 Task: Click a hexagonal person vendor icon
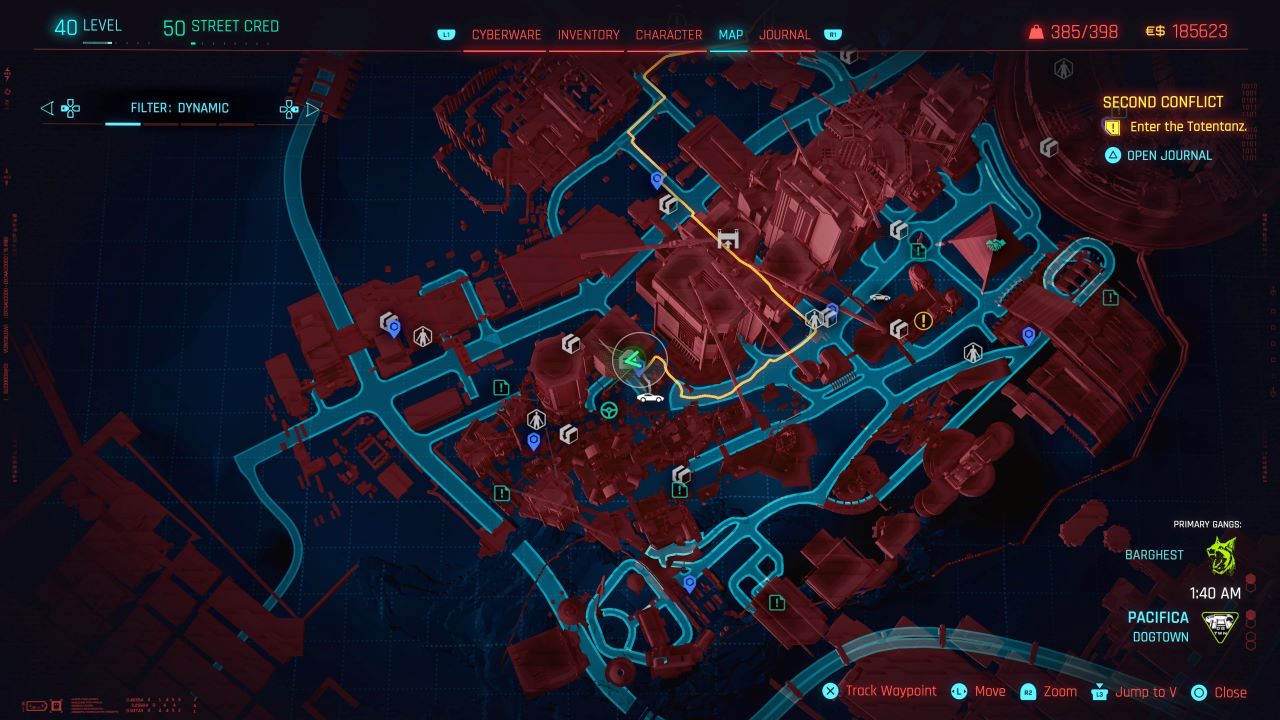[x=423, y=337]
